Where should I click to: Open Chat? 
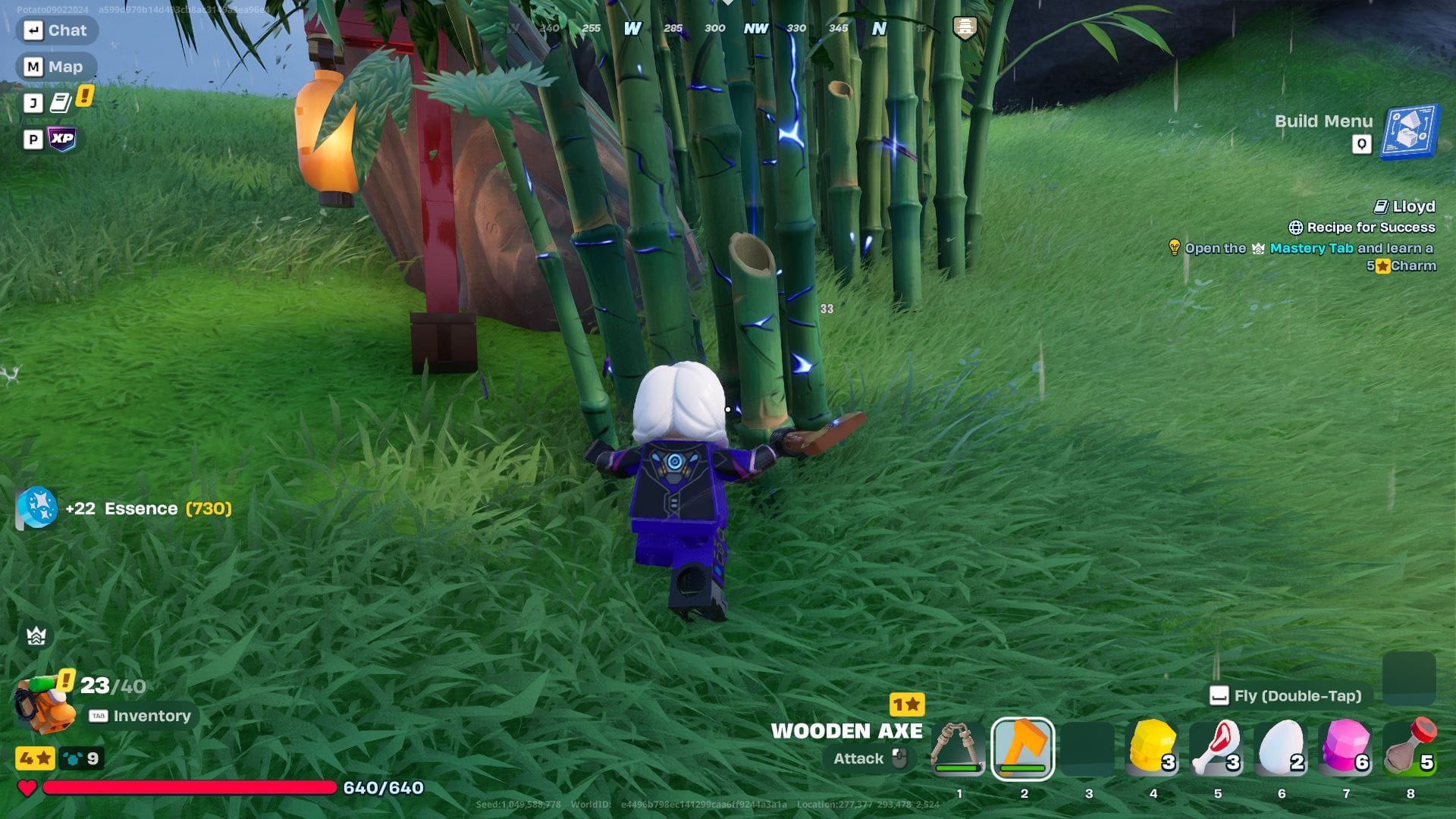[57, 30]
